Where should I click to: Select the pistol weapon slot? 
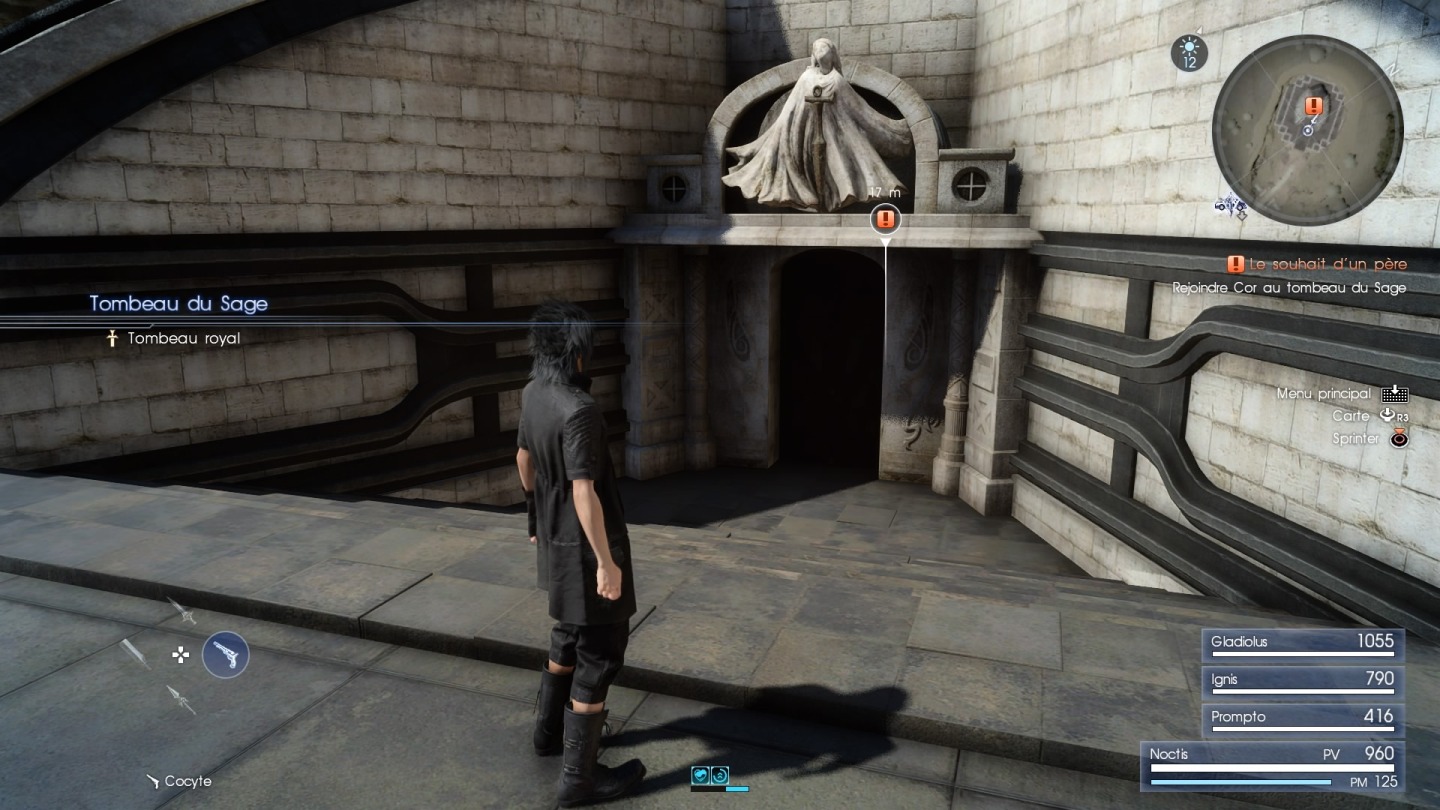(225, 655)
